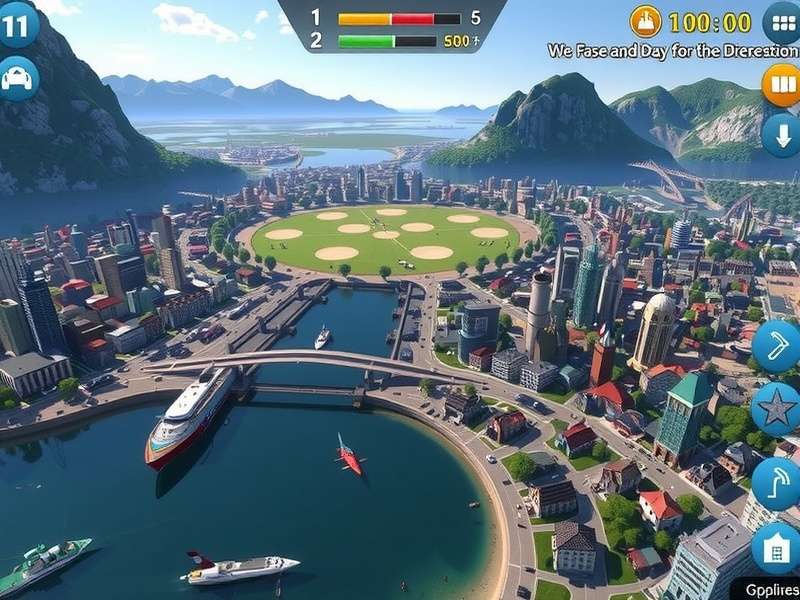Open the building construction button
The height and width of the screenshot is (600, 800).
click(776, 548)
